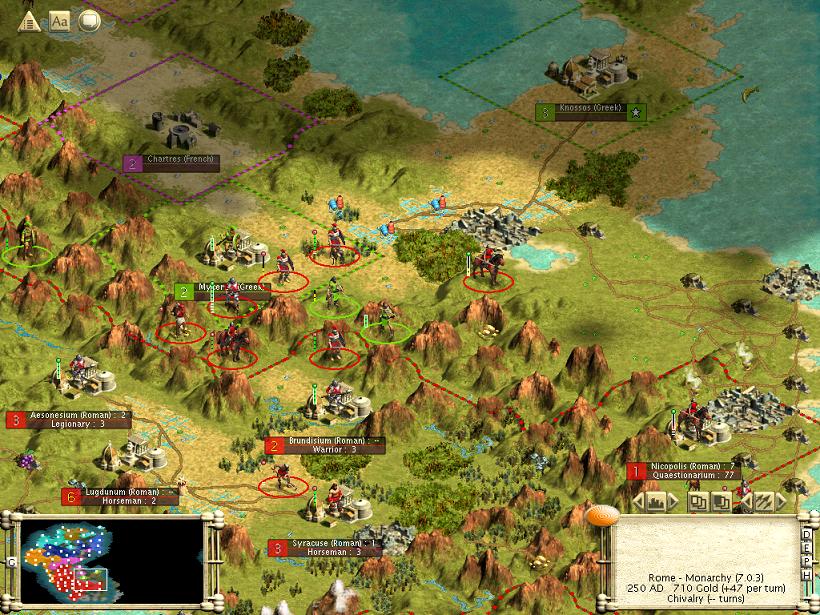The height and width of the screenshot is (615, 820).
Task: Click the 'G' button beside the minimap
Action: coord(11,563)
